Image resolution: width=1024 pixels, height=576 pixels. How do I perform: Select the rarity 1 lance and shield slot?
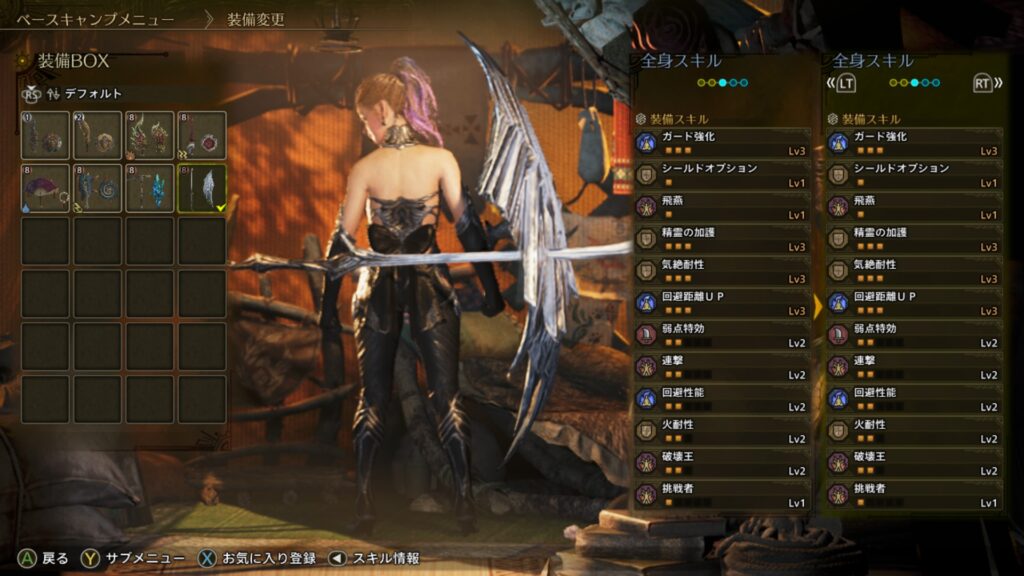click(x=45, y=135)
